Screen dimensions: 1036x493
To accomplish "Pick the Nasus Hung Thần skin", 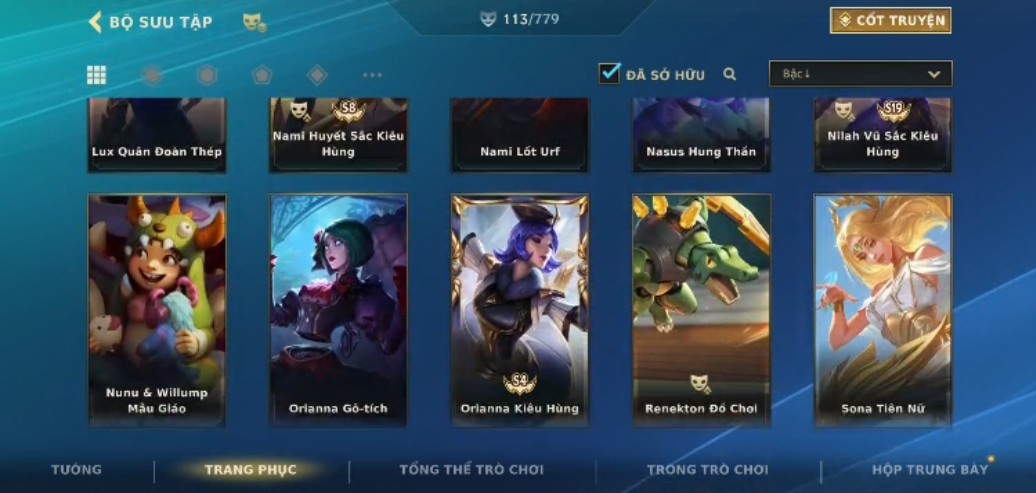I will tap(701, 135).
